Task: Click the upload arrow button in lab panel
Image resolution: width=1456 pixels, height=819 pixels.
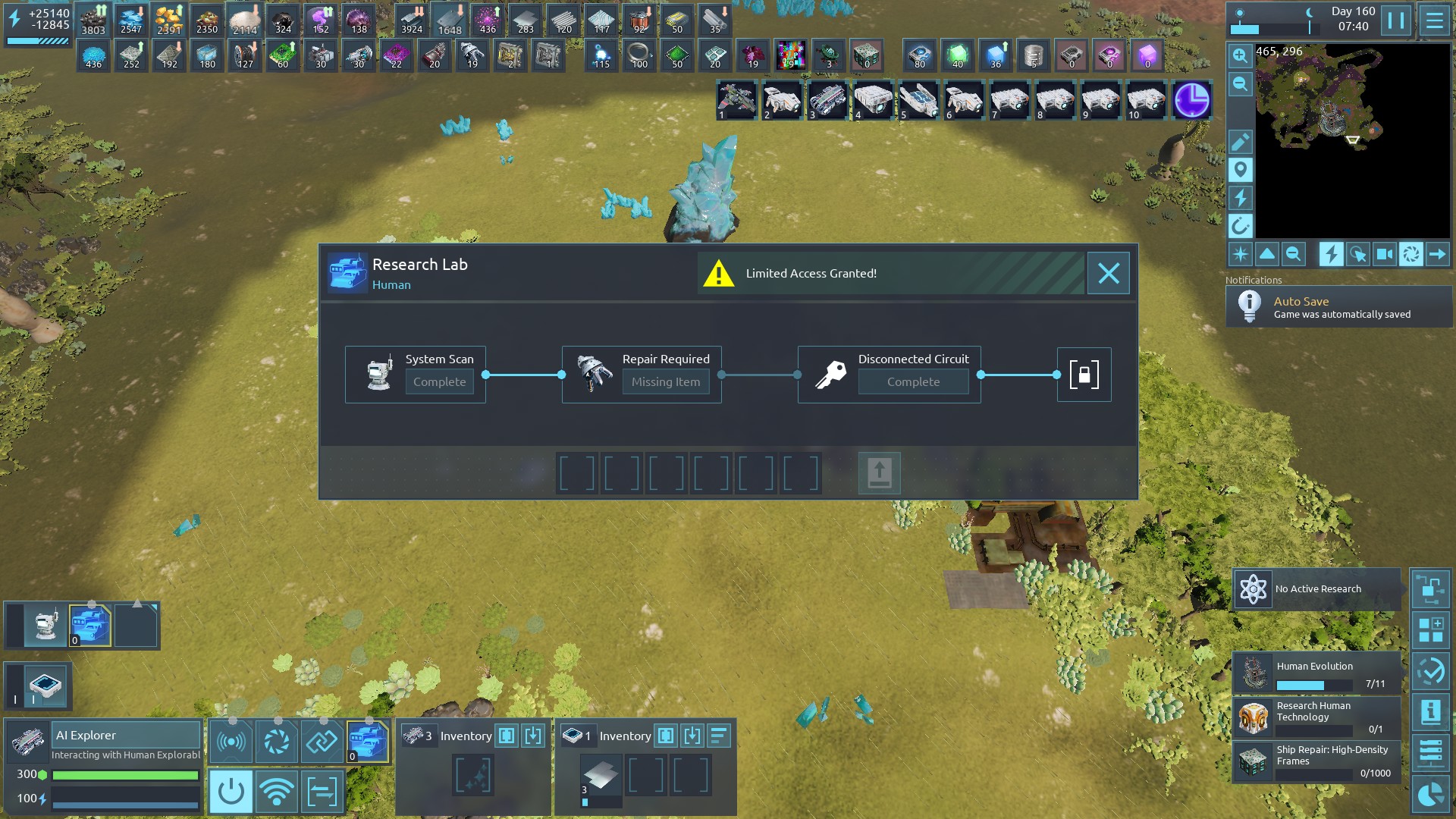Action: (x=879, y=473)
